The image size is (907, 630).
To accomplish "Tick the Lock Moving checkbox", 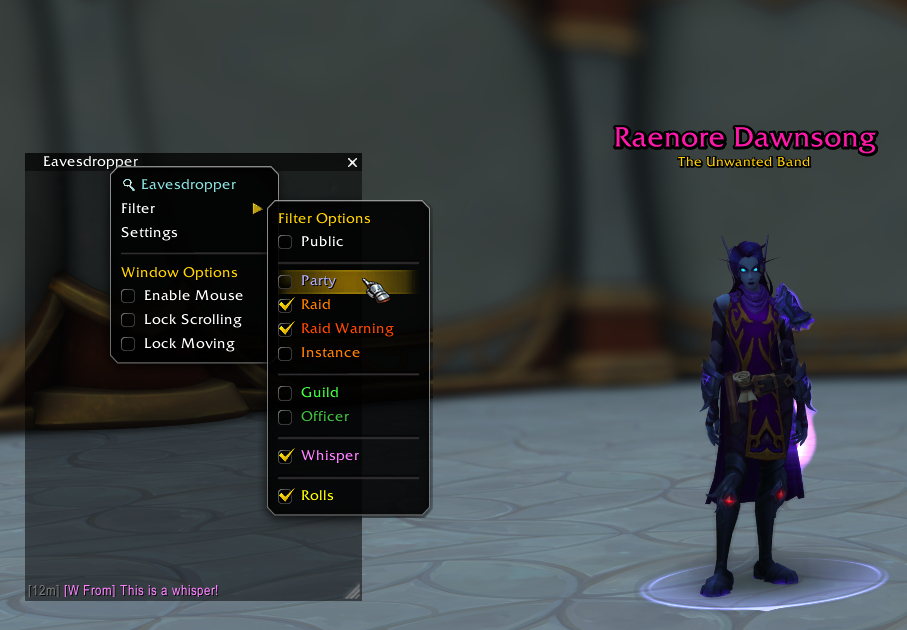I will 128,344.
